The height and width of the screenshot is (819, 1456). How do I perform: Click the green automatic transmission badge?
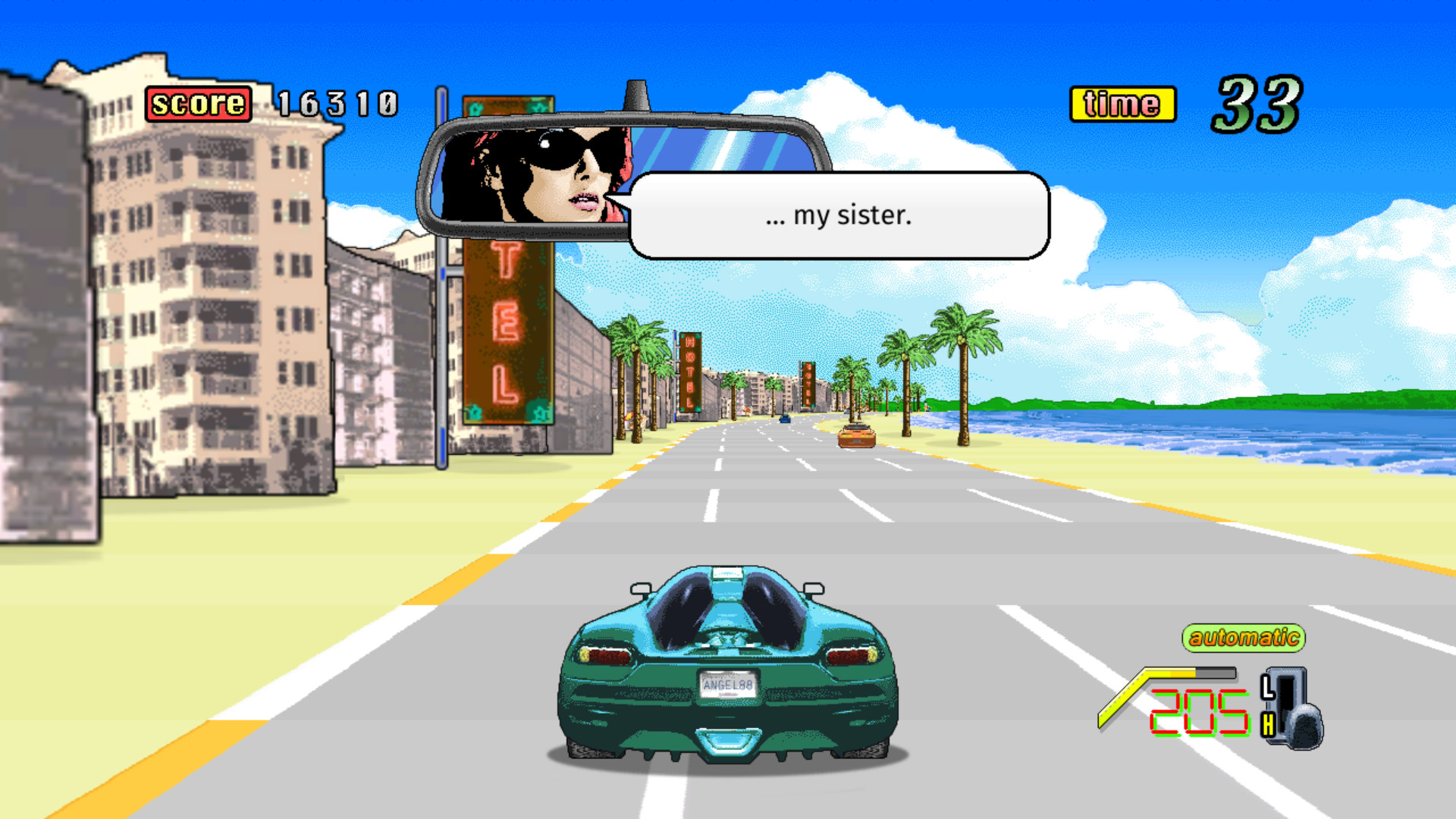click(1242, 639)
